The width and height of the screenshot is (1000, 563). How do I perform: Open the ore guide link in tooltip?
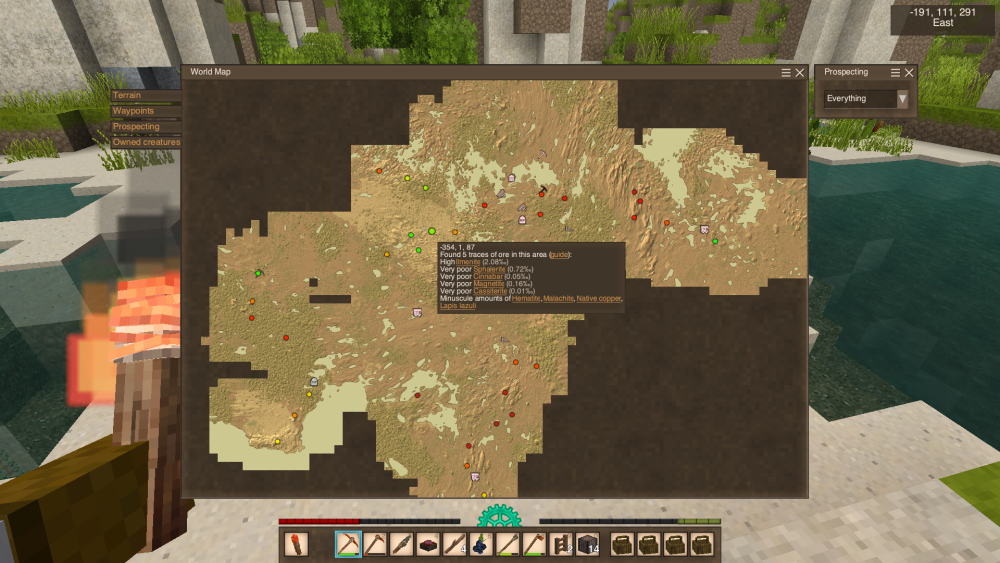[x=559, y=255]
